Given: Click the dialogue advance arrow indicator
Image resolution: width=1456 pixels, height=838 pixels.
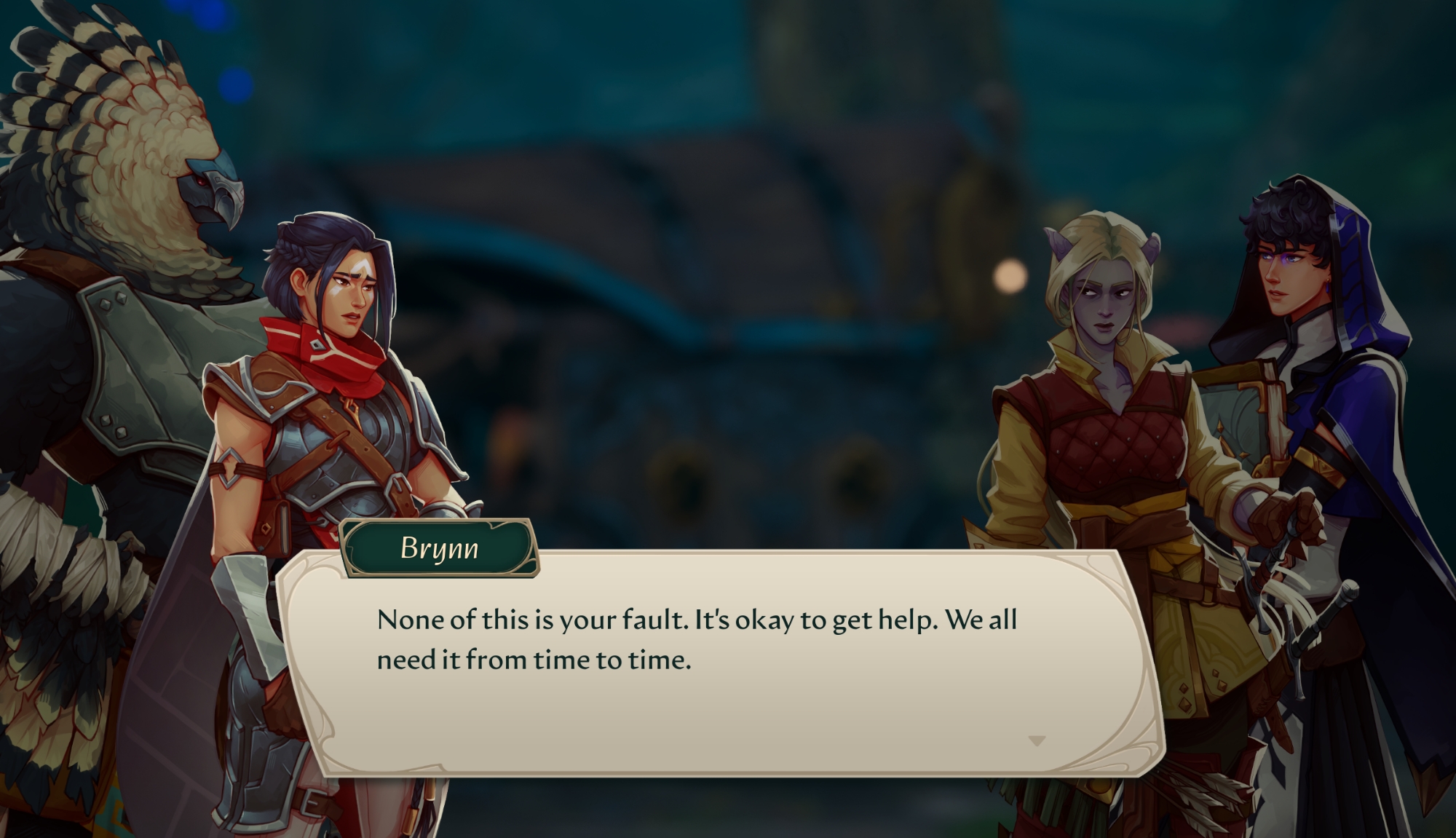Looking at the screenshot, I should coord(1037,741).
